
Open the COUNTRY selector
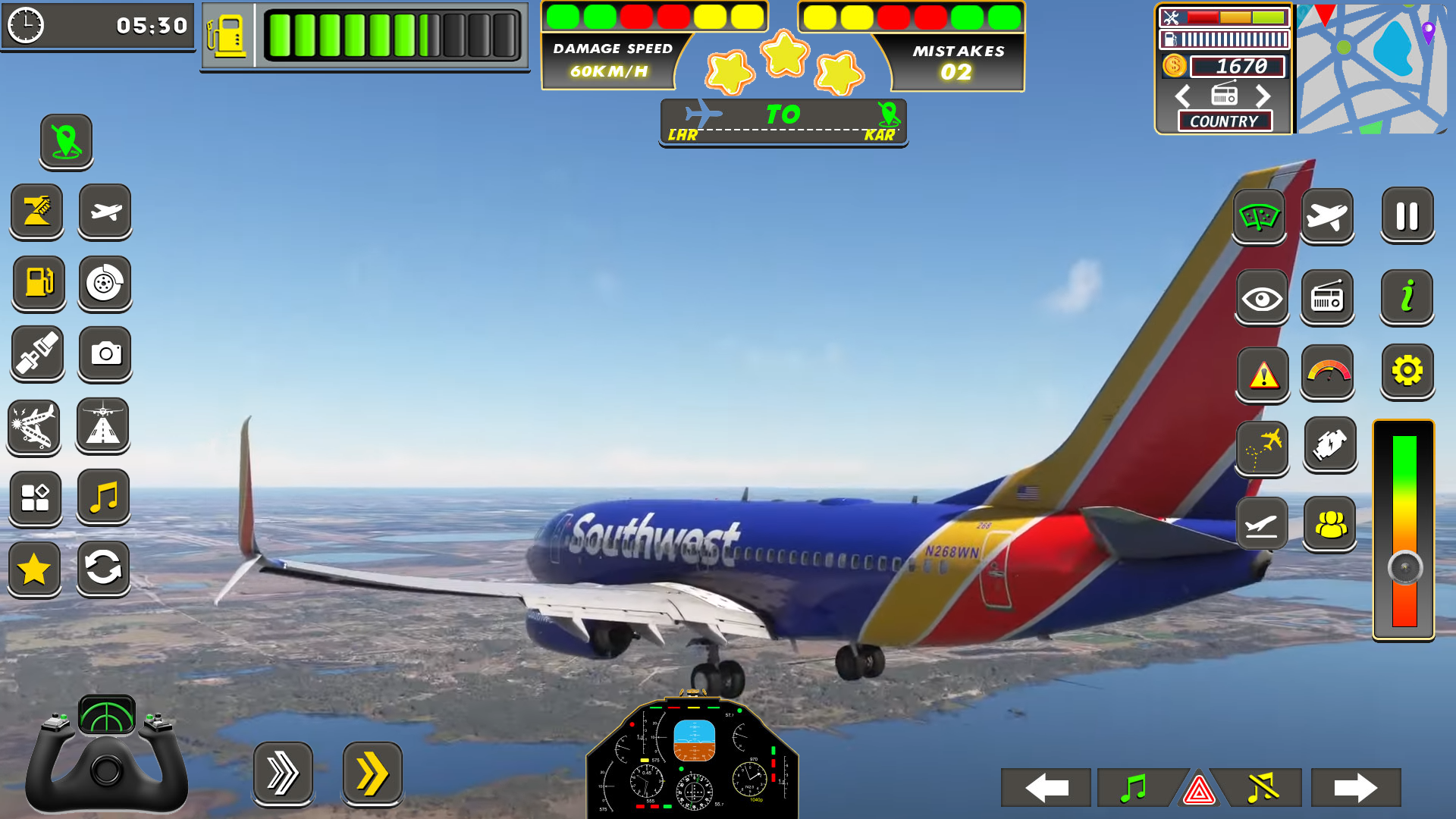coord(1224,121)
